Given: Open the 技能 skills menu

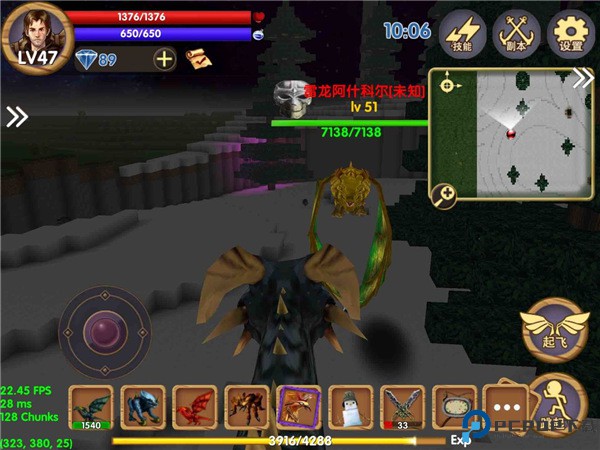Looking at the screenshot, I should coord(462,31).
